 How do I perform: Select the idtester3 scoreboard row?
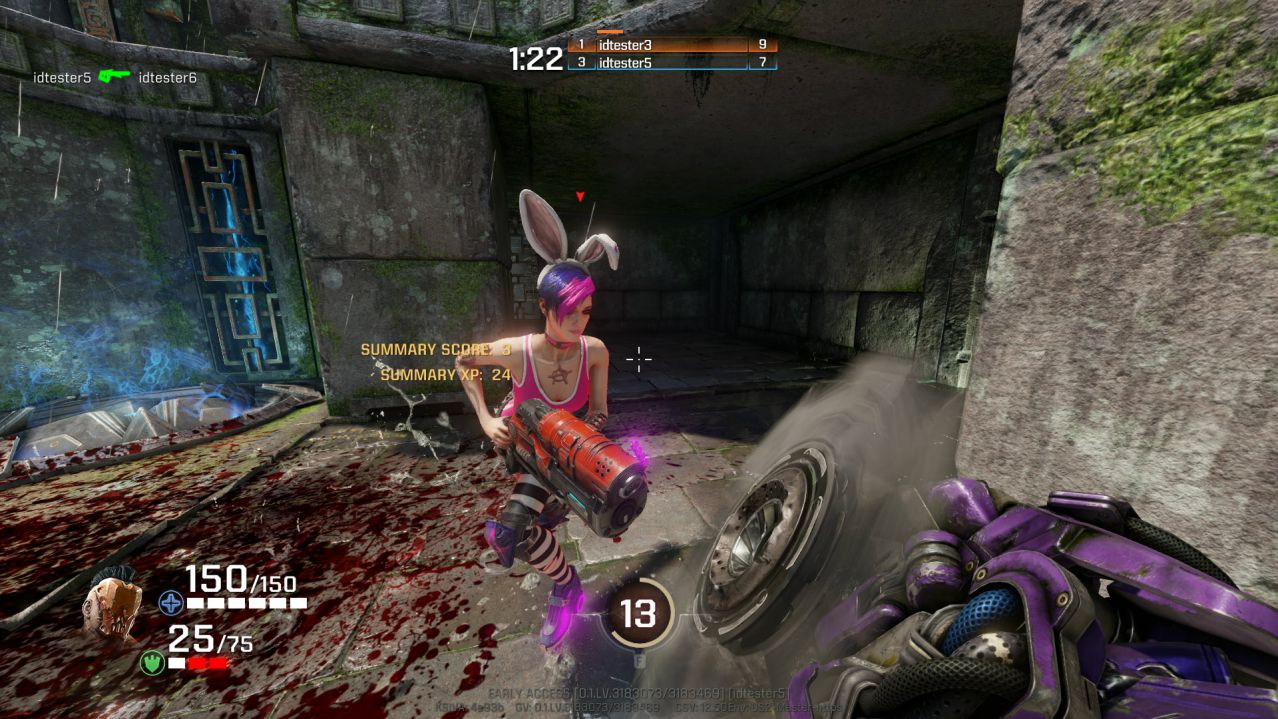(671, 45)
